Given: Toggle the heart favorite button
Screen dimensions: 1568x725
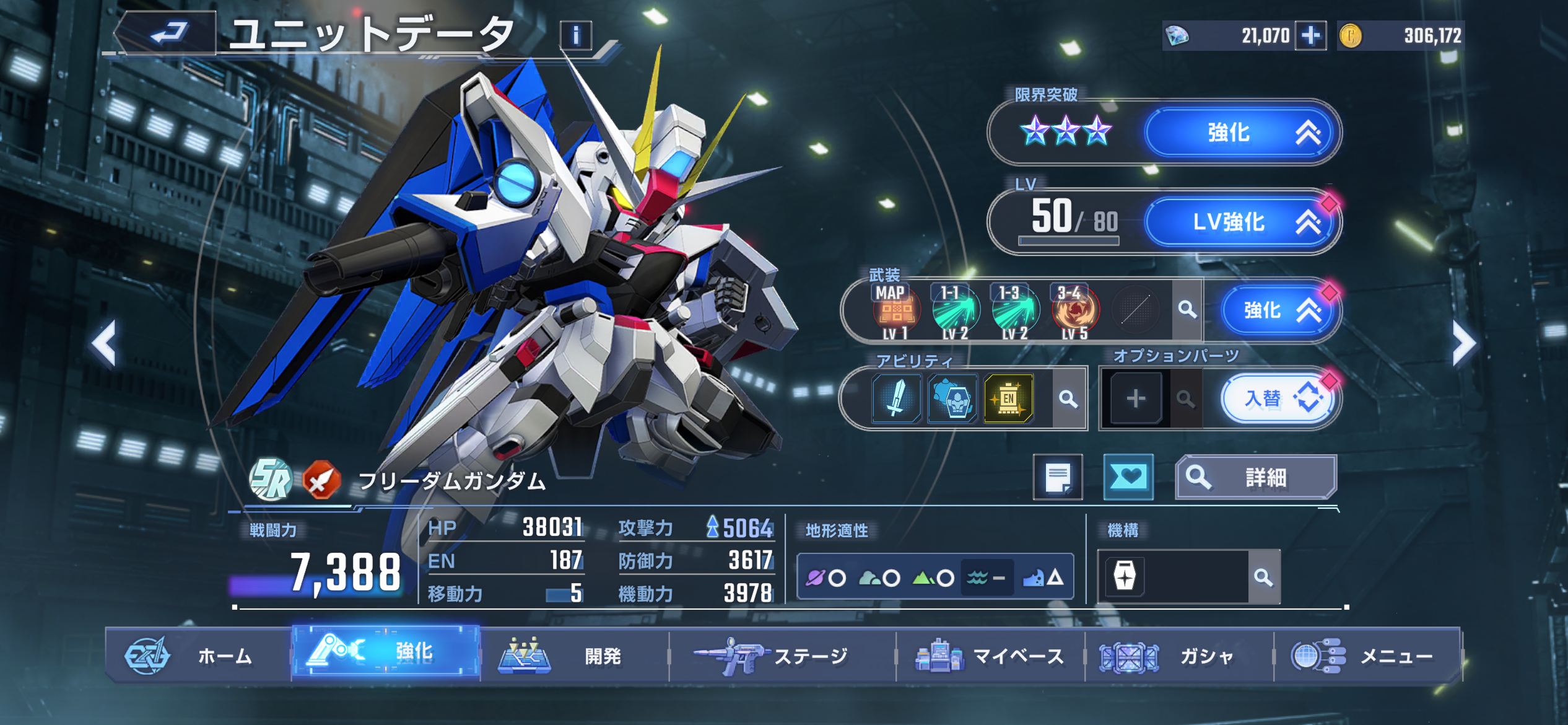Looking at the screenshot, I should pyautogui.click(x=1128, y=477).
